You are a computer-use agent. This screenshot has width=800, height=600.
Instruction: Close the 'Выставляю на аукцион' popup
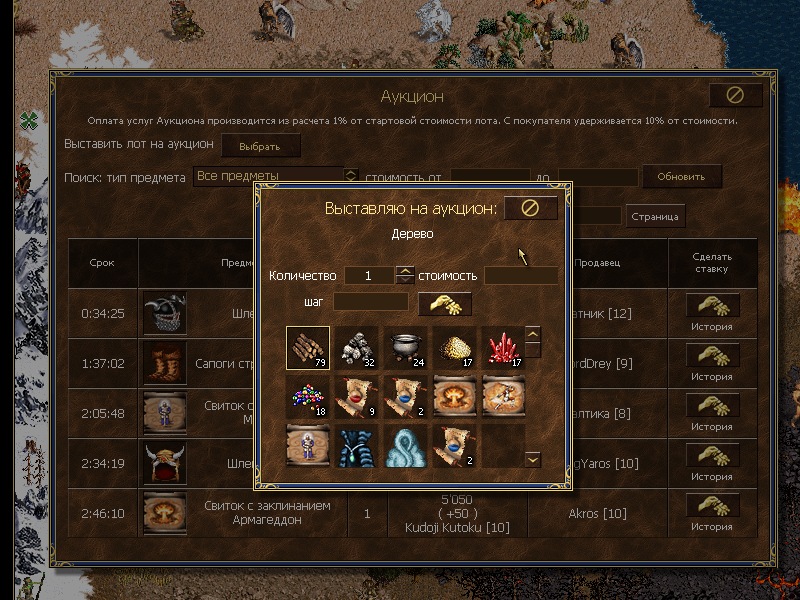click(x=530, y=208)
